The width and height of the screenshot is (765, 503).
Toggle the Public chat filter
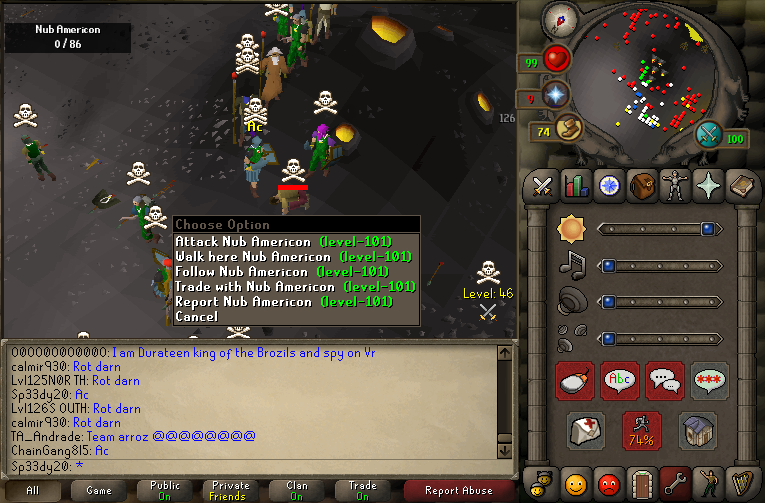(165, 490)
